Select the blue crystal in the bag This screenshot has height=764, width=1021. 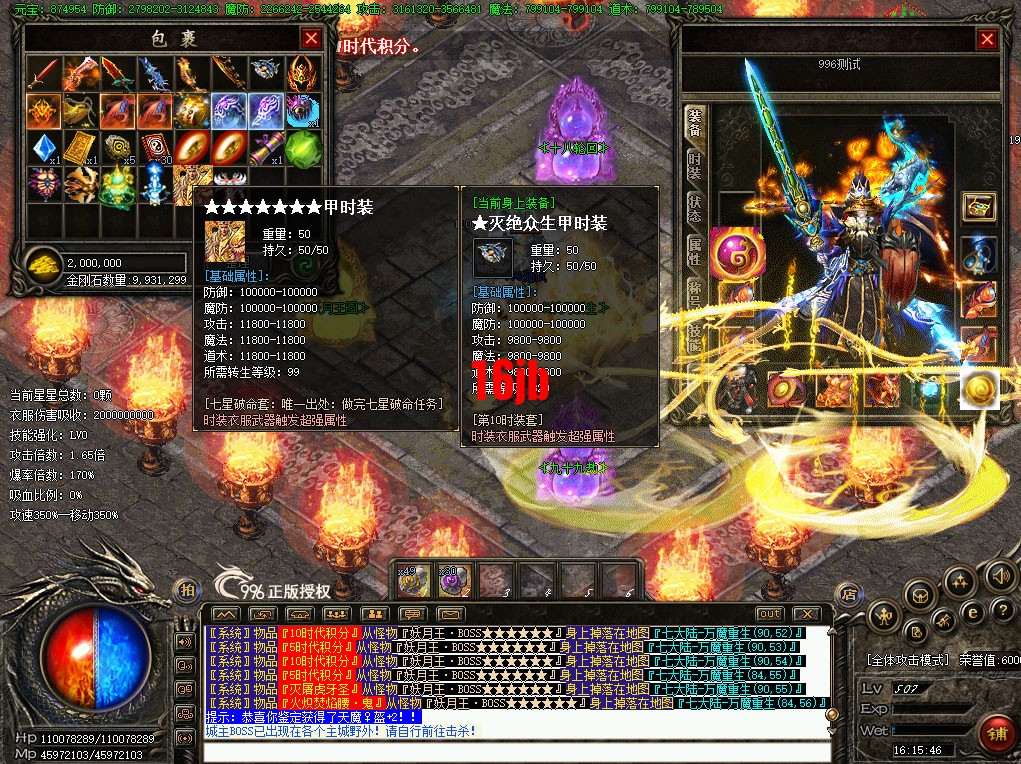(43, 148)
